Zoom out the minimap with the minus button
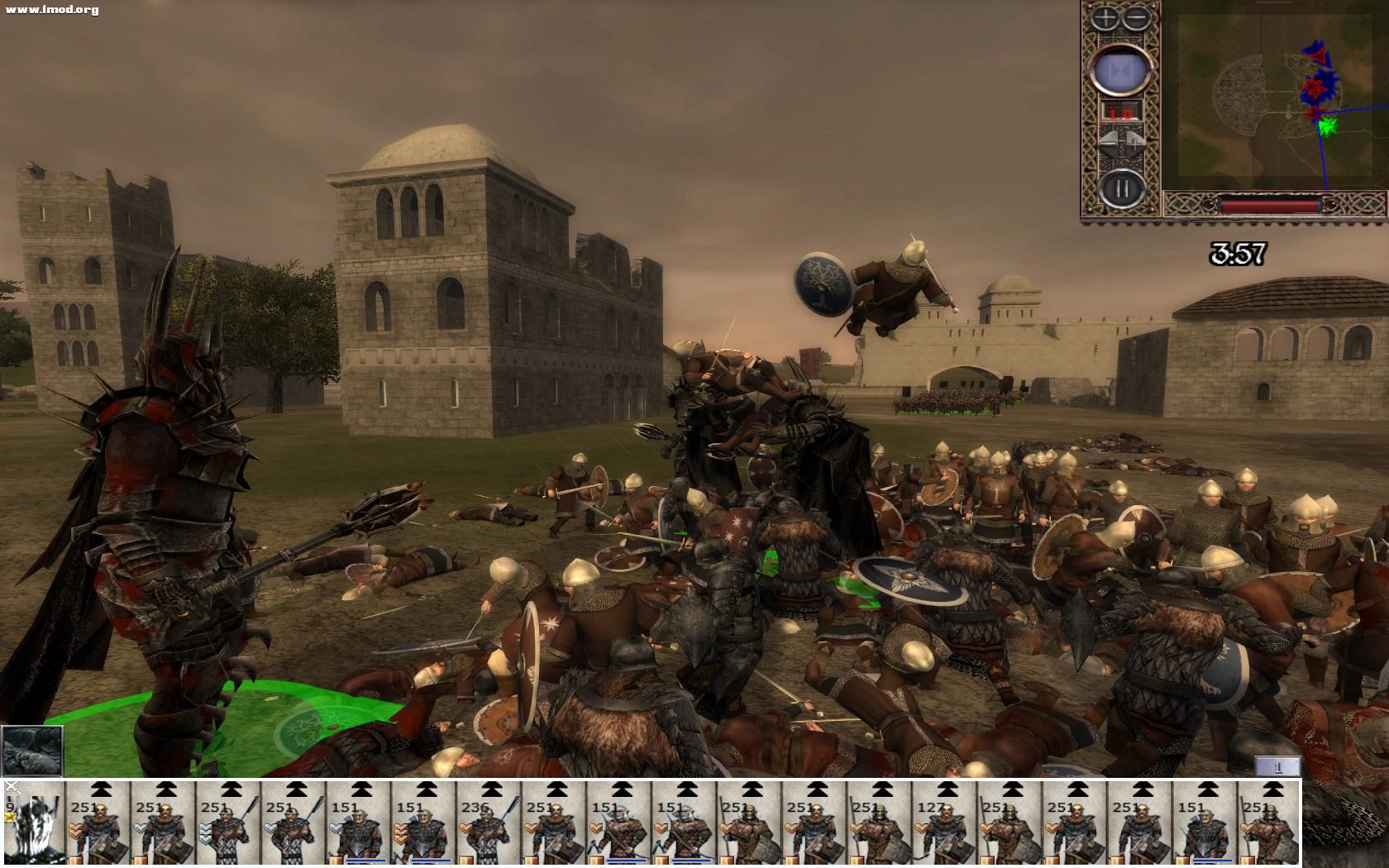 click(x=1137, y=18)
